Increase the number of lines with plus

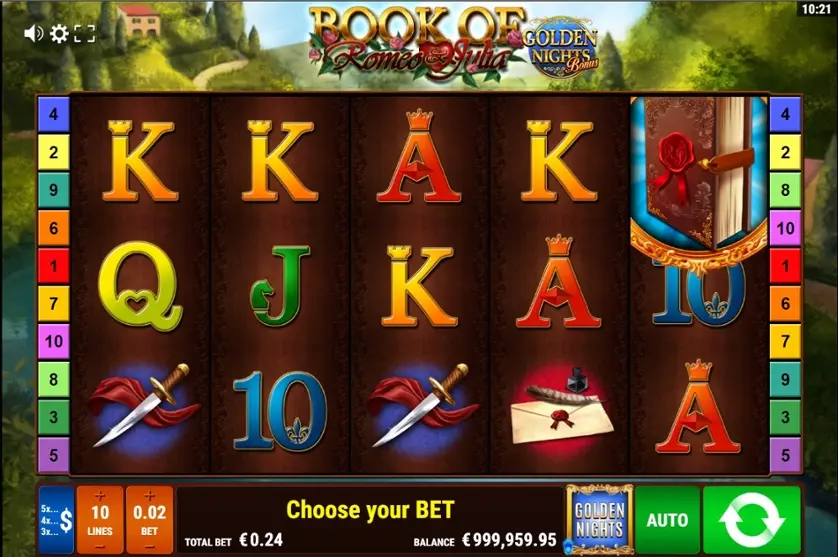(x=99, y=496)
